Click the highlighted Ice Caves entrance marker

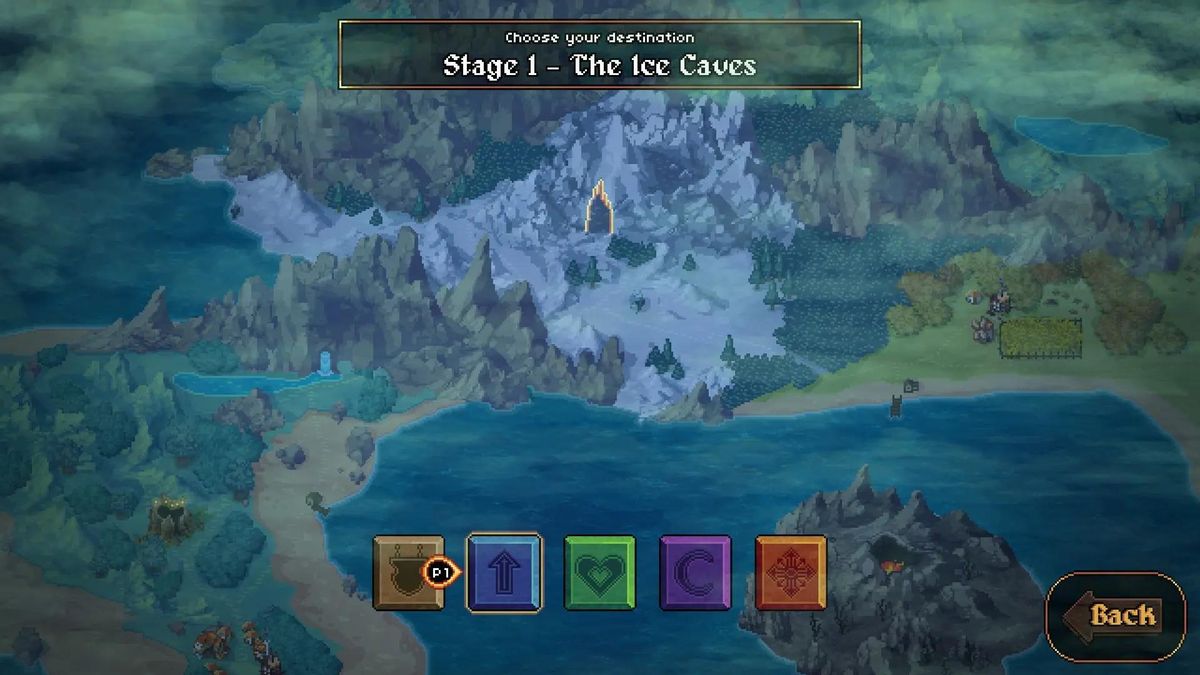point(601,208)
